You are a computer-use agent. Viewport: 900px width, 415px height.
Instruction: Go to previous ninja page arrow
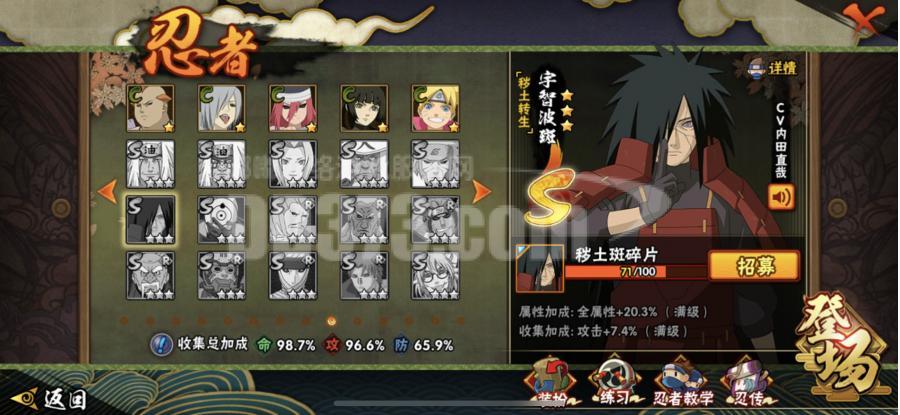coord(108,190)
